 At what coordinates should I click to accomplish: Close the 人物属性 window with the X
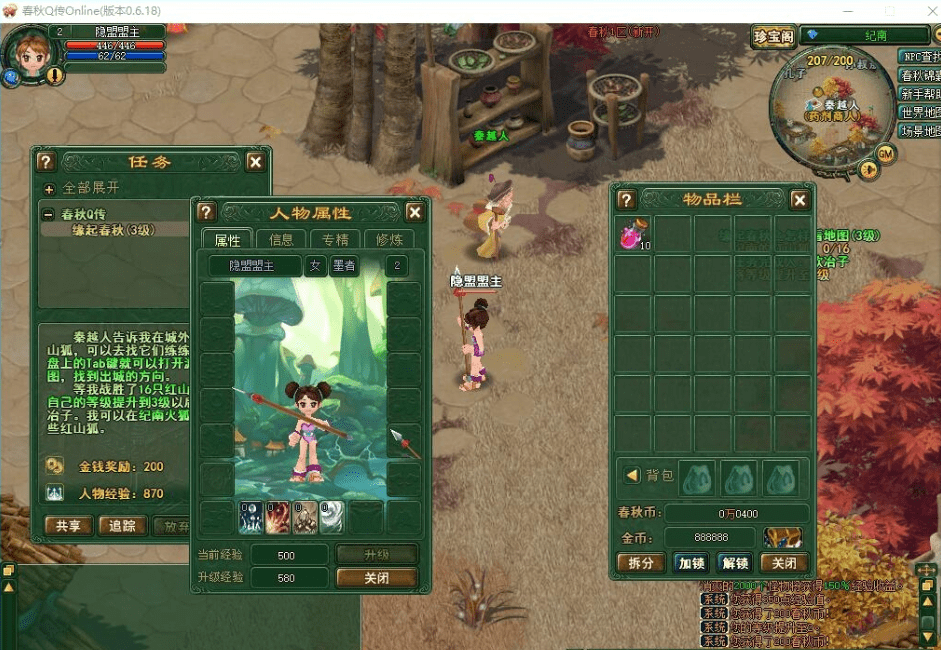(415, 212)
